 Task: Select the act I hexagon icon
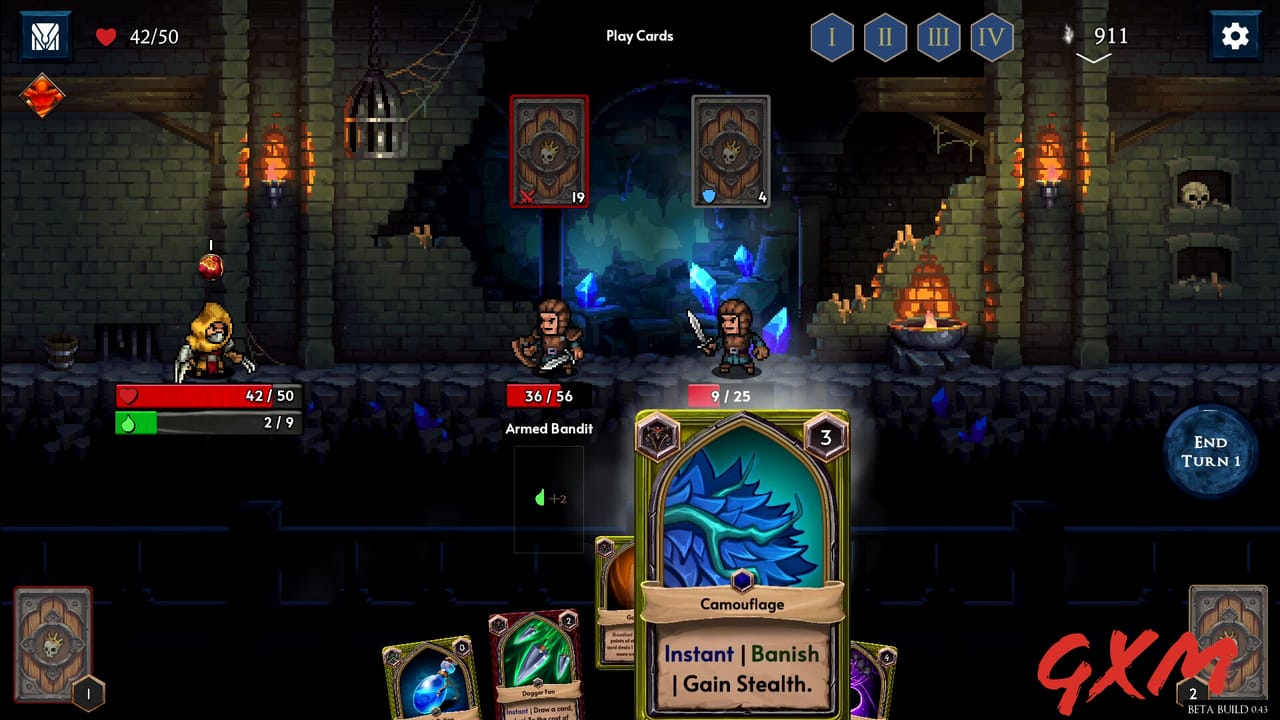[x=832, y=38]
